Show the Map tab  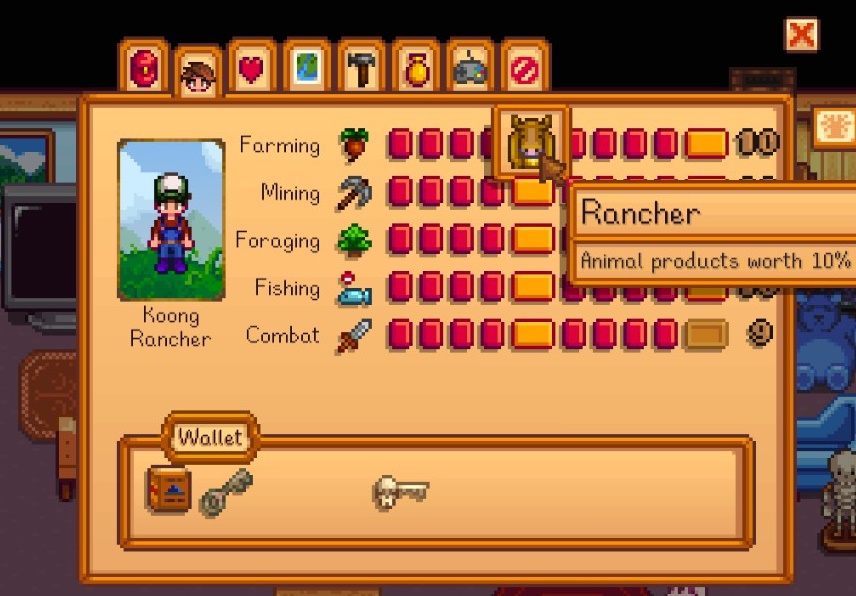click(x=307, y=68)
